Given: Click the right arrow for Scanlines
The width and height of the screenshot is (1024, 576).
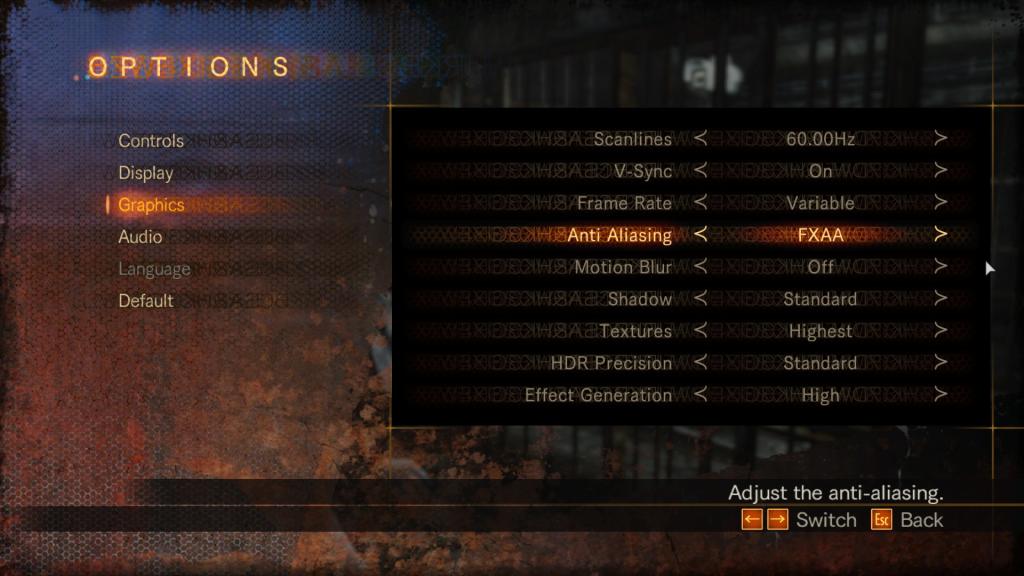Looking at the screenshot, I should 940,139.
